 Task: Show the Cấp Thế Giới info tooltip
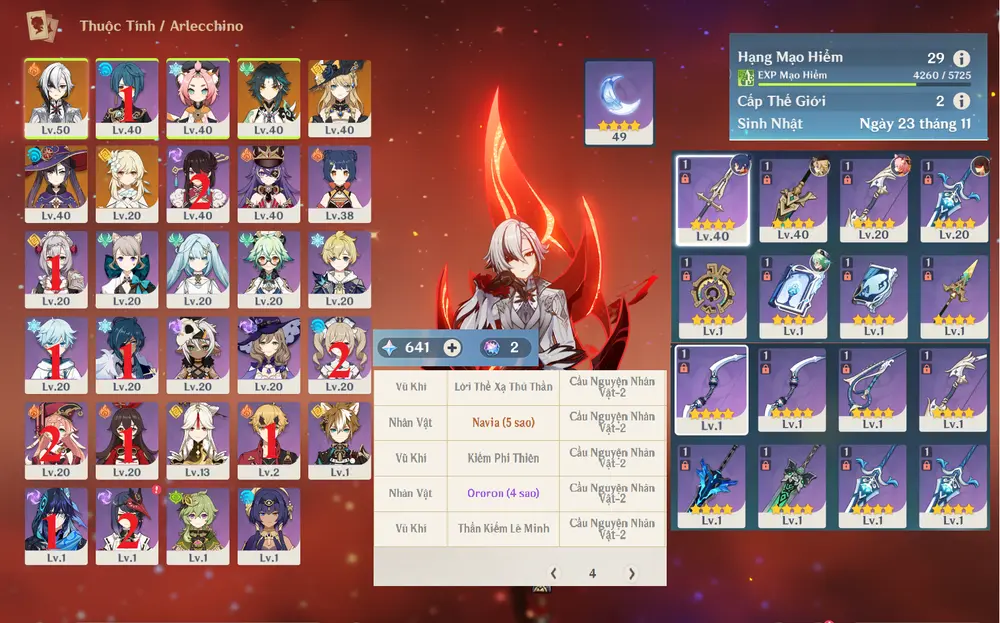[x=962, y=101]
